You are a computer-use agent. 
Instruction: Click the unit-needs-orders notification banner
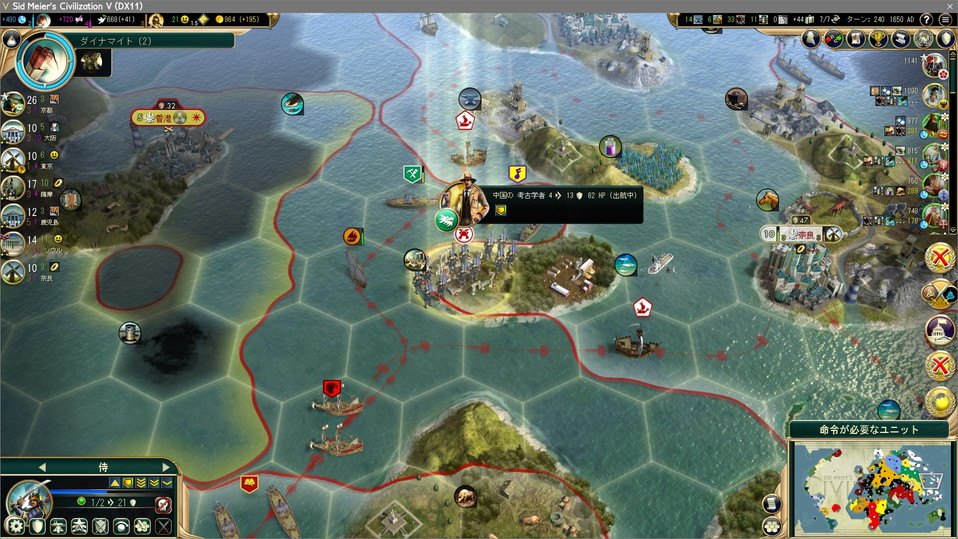[868, 430]
